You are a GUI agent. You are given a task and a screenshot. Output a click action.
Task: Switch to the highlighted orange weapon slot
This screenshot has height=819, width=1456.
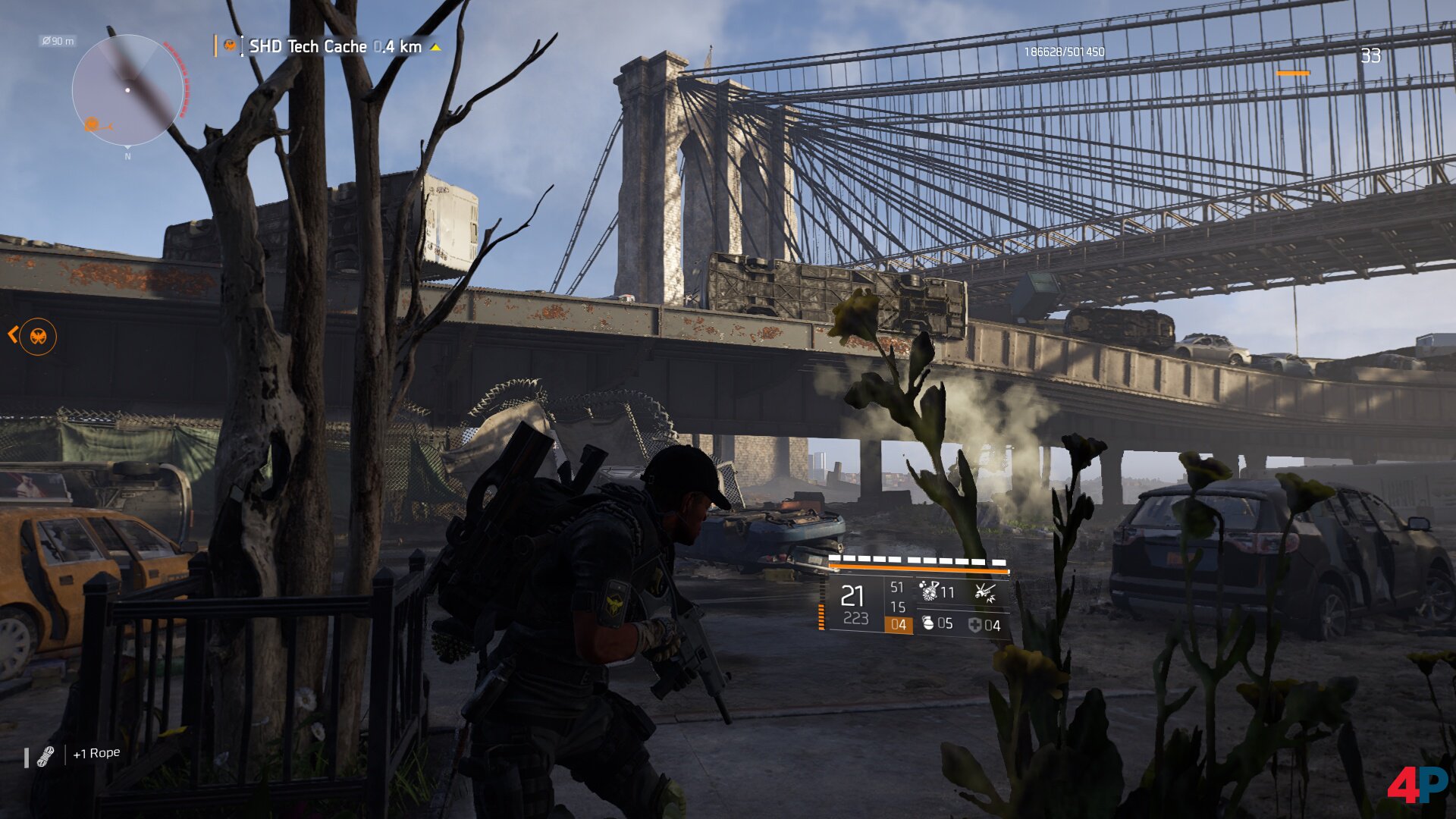898,624
